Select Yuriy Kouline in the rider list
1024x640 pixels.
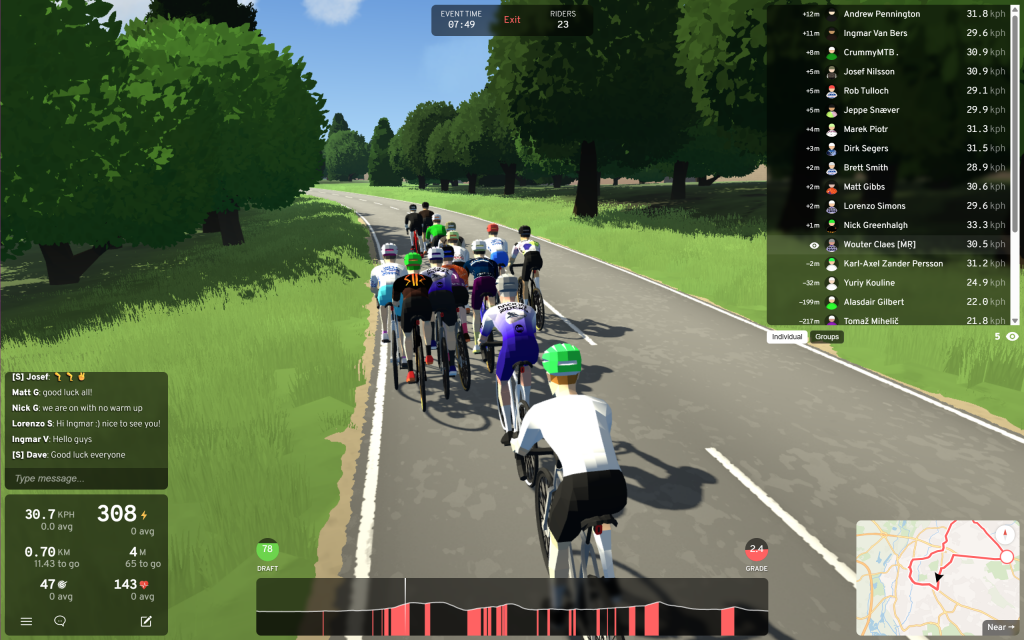[870, 283]
